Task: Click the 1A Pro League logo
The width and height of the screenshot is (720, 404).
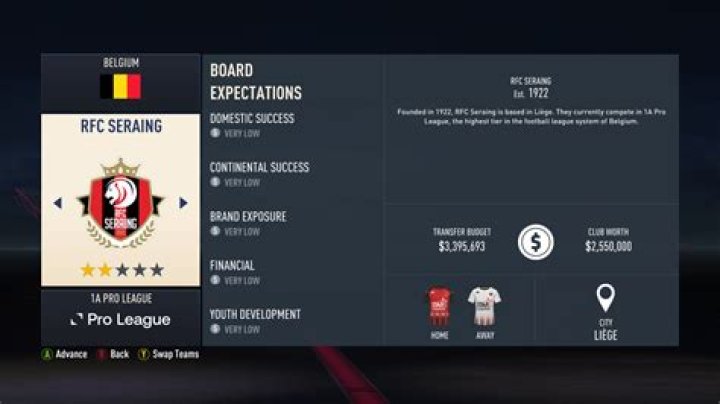Action: [120, 320]
